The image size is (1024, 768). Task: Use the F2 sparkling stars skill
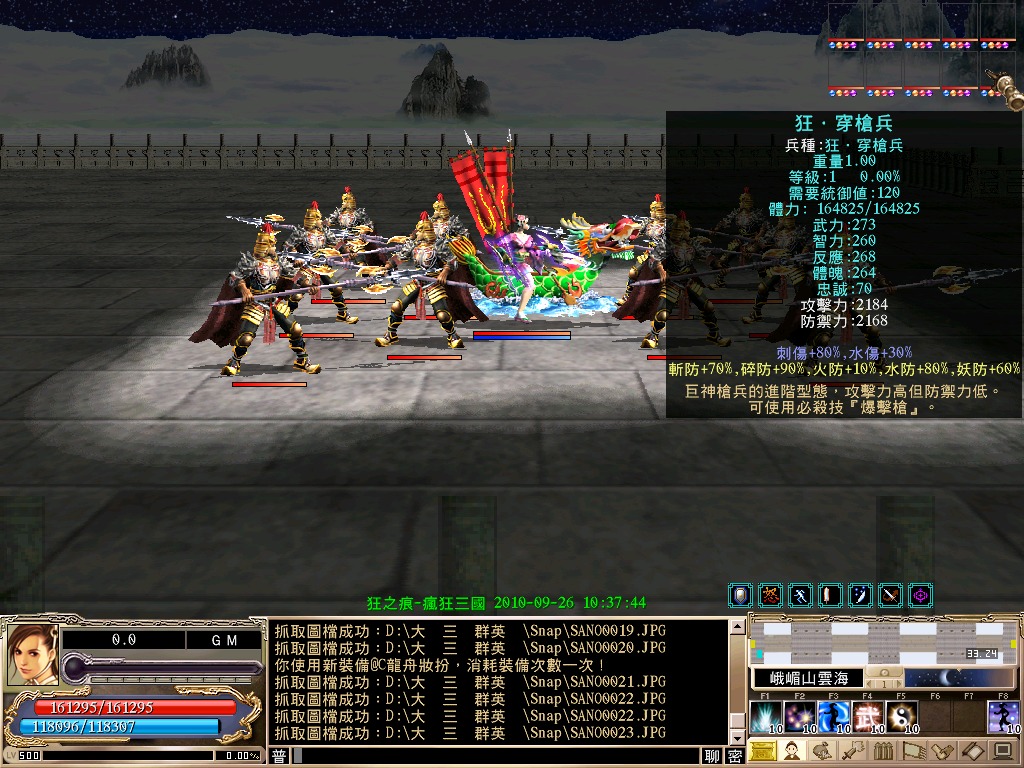click(x=799, y=717)
